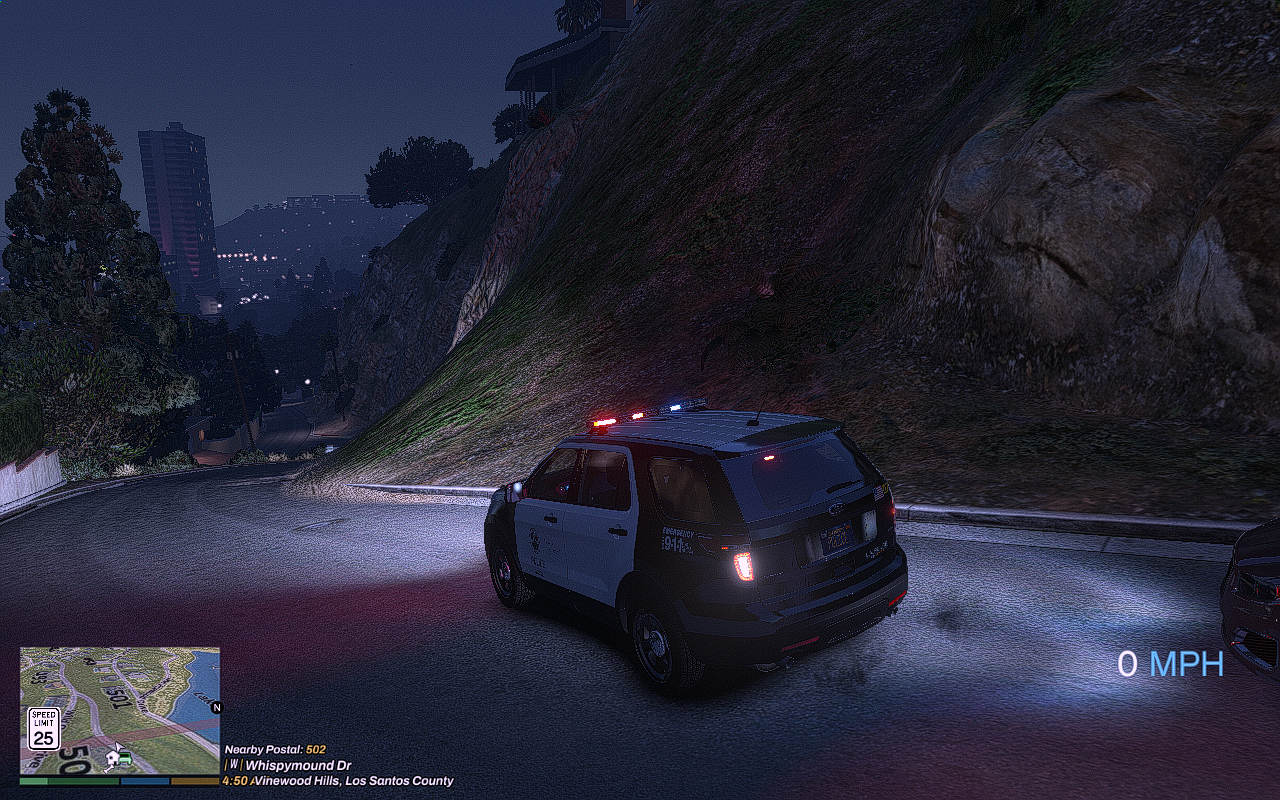Click the Speed Limit 25 sign icon

43,729
